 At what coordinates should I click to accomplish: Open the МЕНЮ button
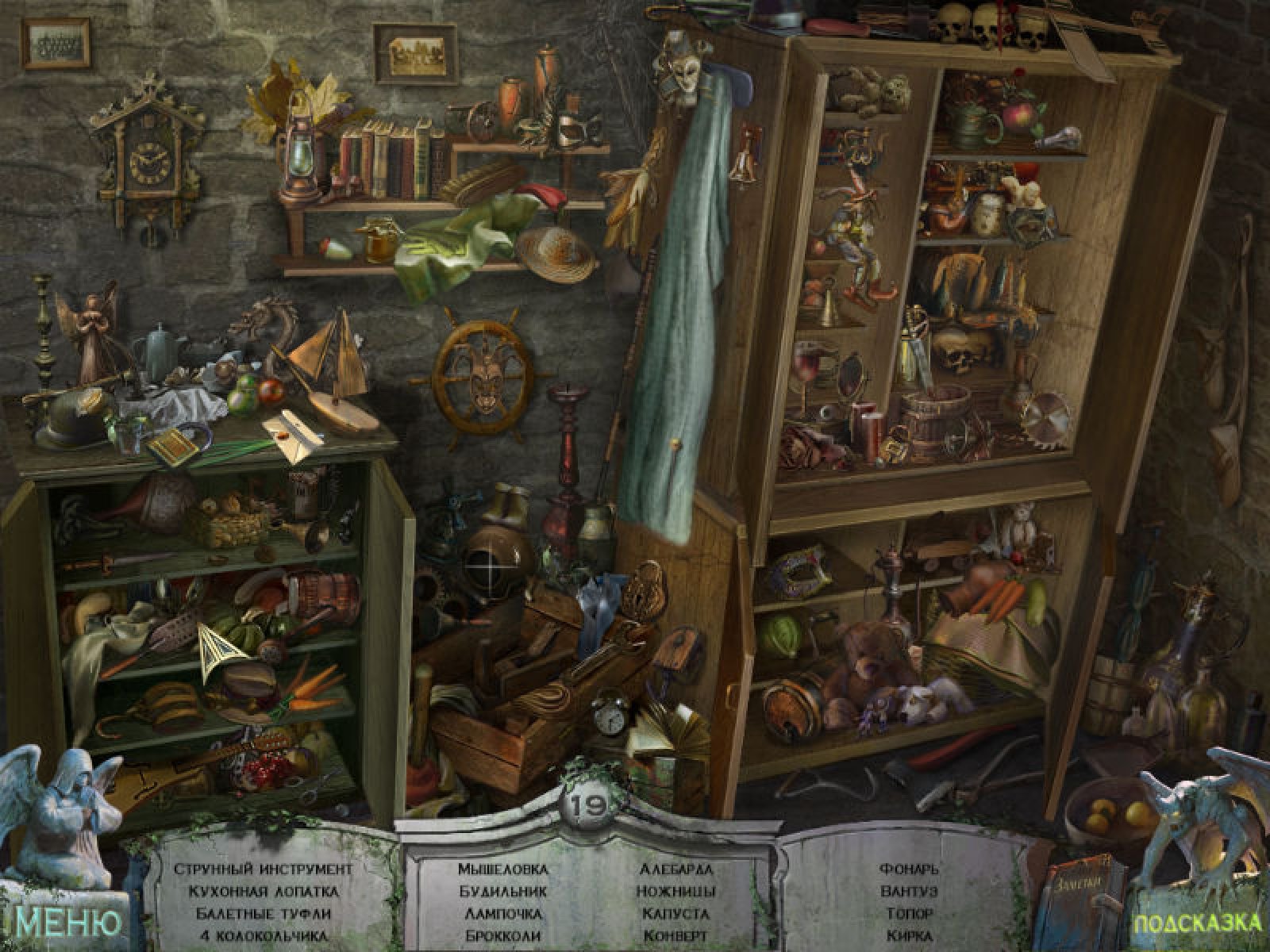pyautogui.click(x=68, y=922)
